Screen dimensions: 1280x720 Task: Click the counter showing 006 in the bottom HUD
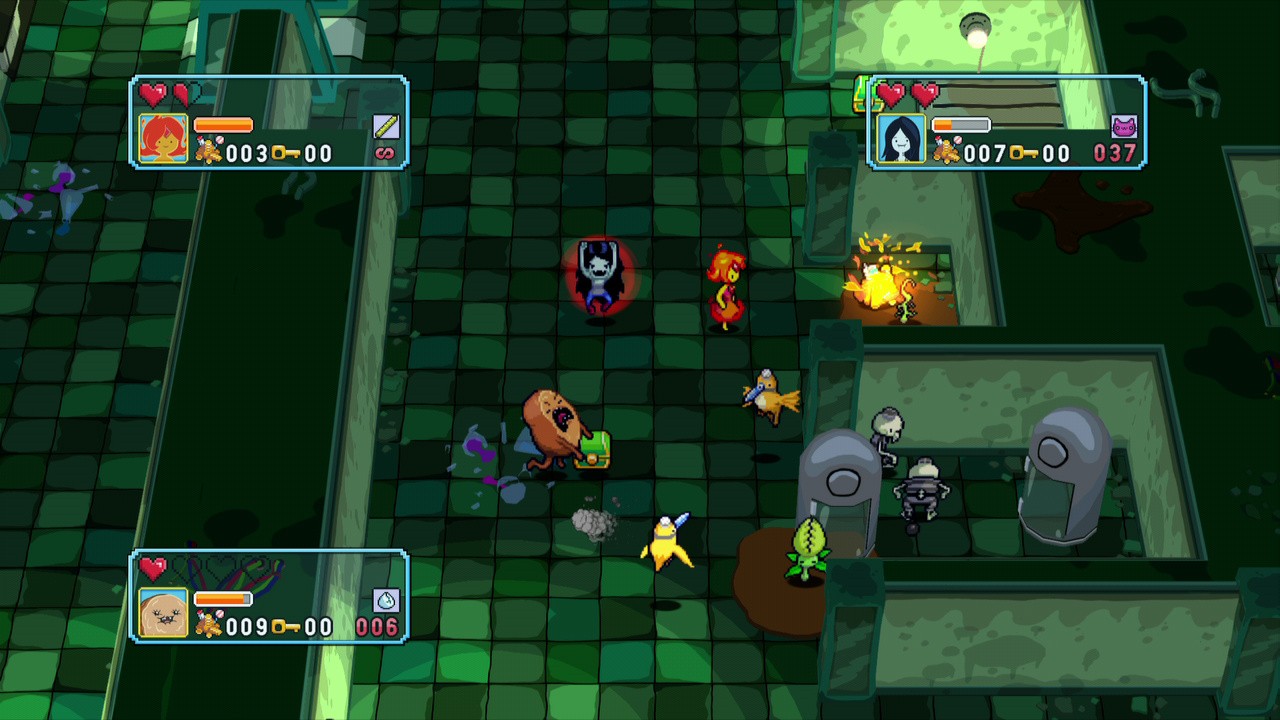[x=378, y=627]
